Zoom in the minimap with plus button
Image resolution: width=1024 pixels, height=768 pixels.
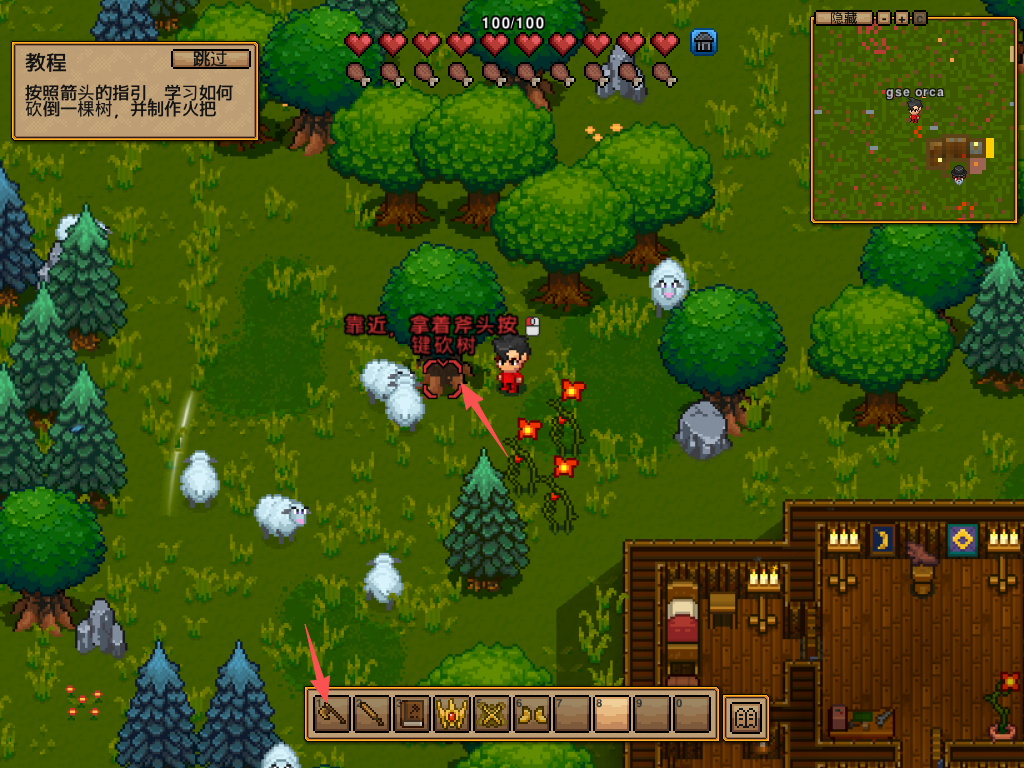(x=902, y=18)
